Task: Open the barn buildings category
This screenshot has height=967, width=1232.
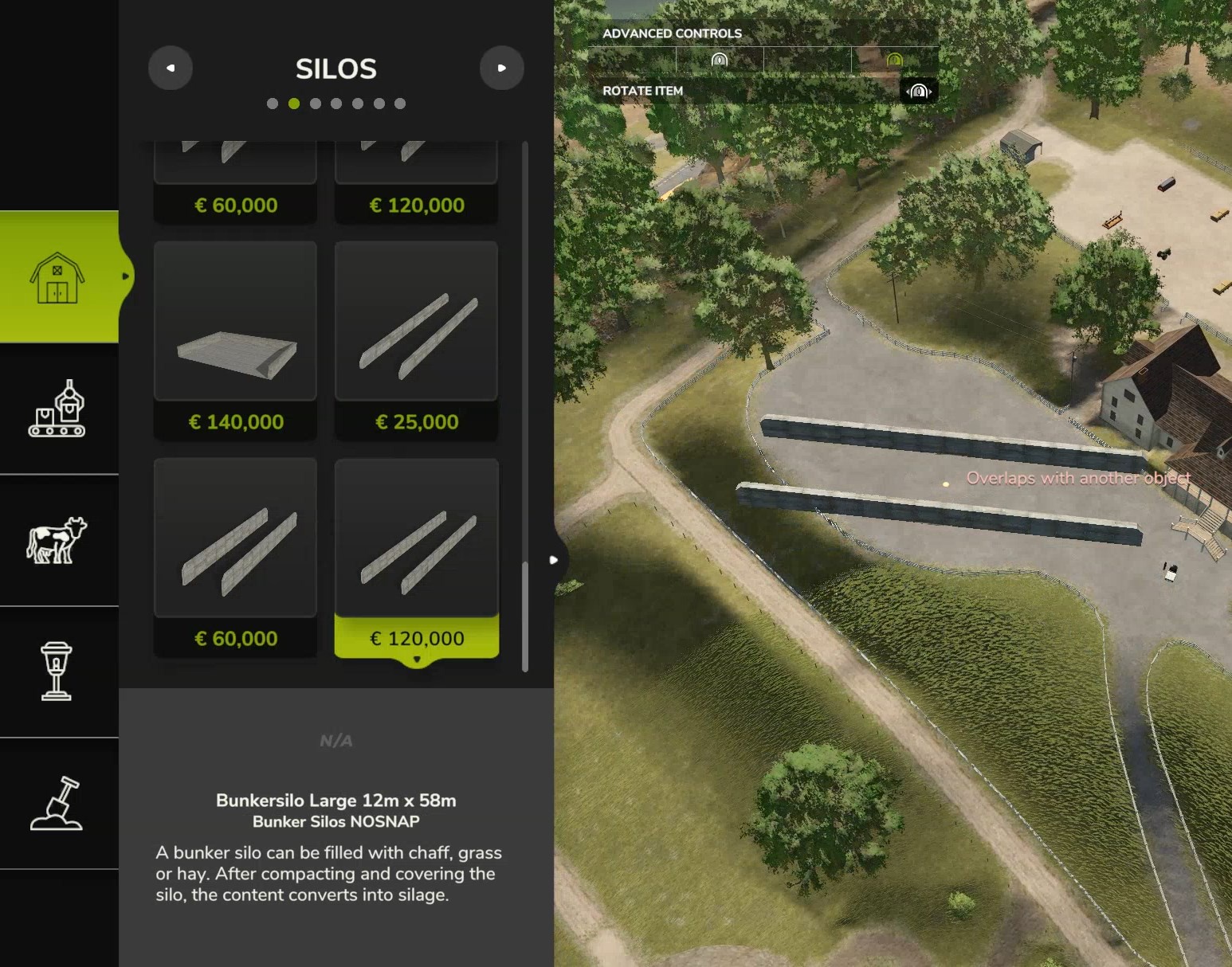Action: pos(57,277)
